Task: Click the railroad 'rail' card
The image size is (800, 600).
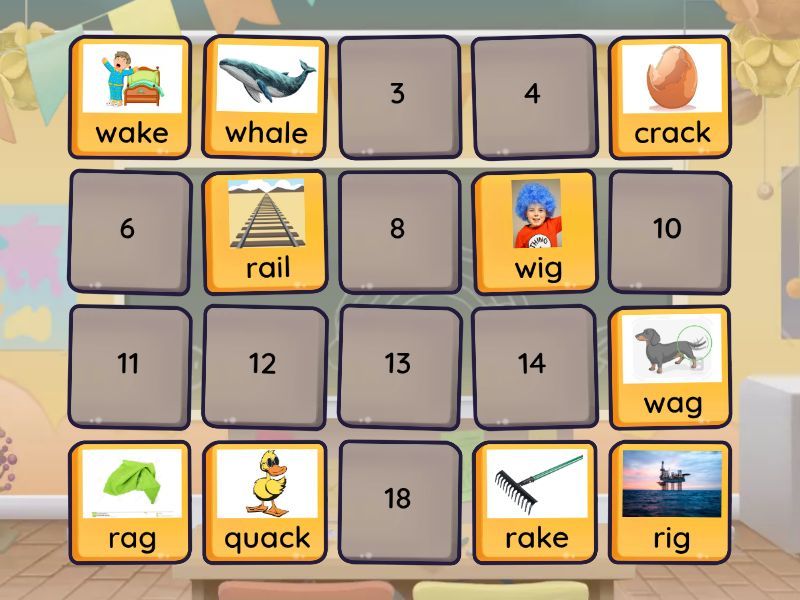Action: pos(265,231)
